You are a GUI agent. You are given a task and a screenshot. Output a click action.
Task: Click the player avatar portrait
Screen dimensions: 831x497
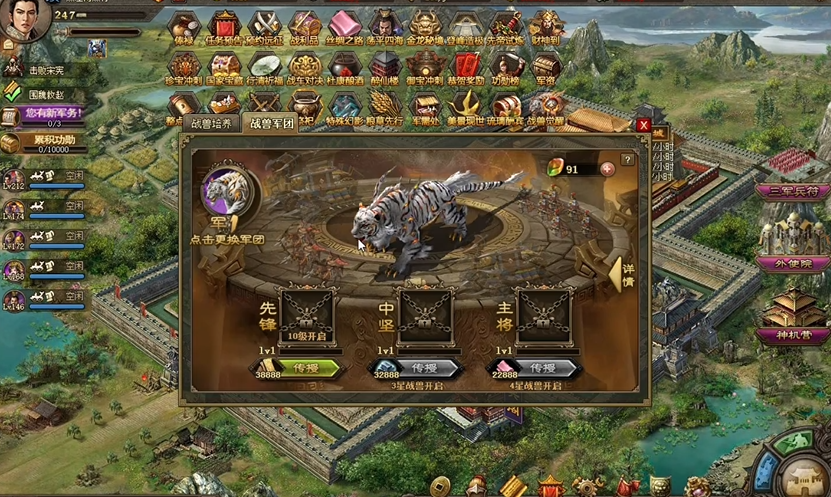point(25,20)
